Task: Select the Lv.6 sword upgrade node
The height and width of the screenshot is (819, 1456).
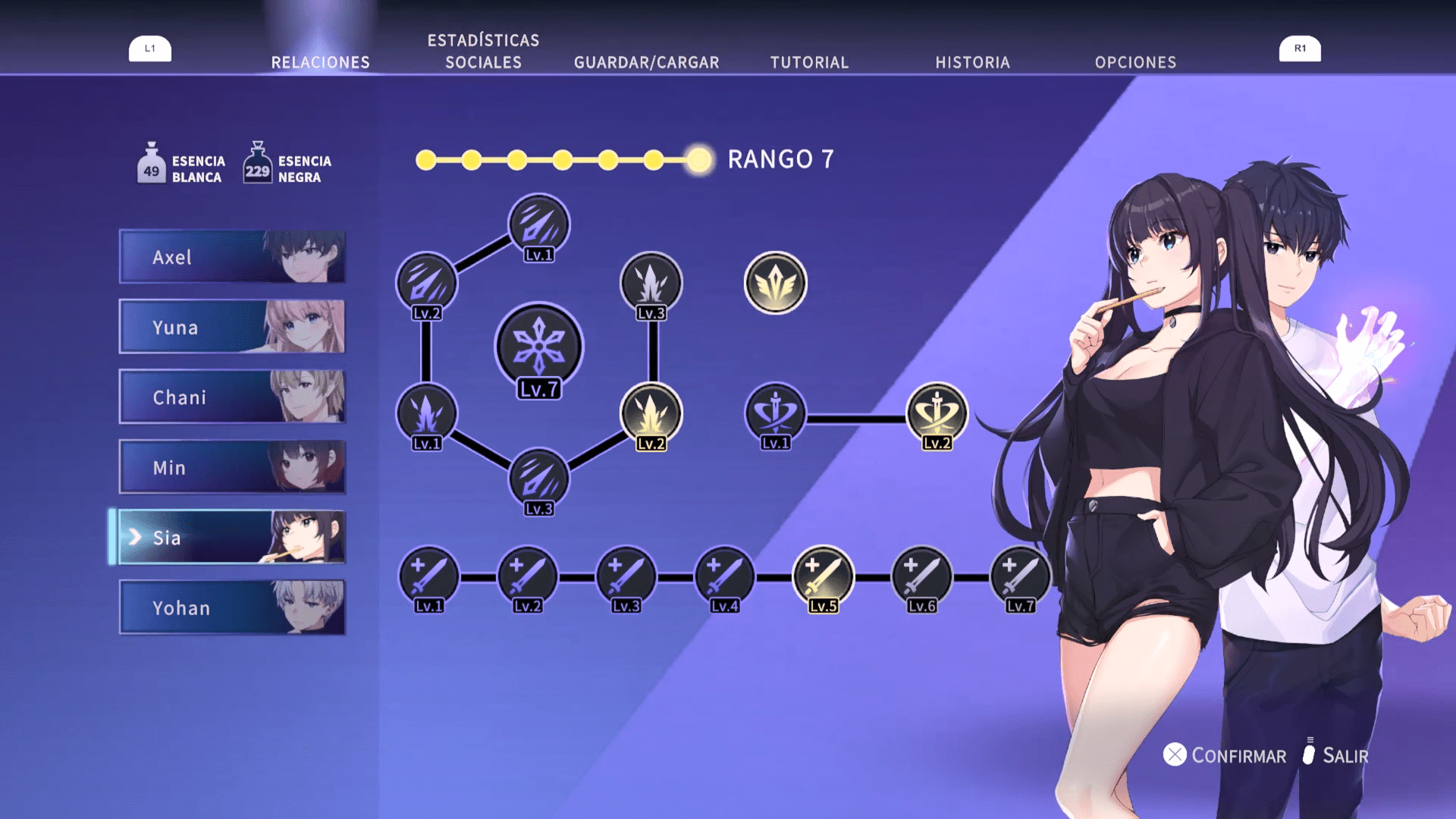Action: 921,576
